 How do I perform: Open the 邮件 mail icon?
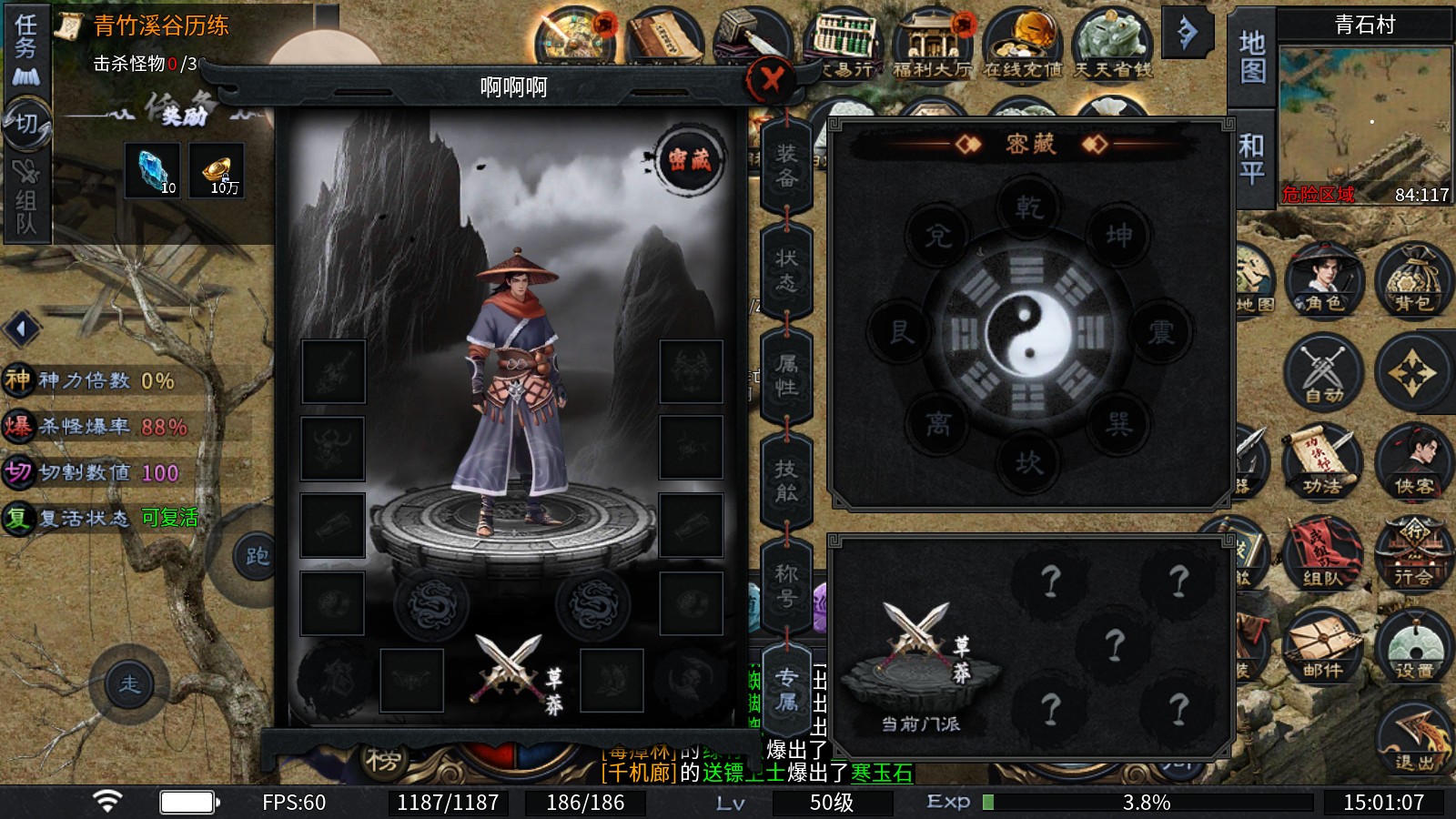click(1322, 645)
